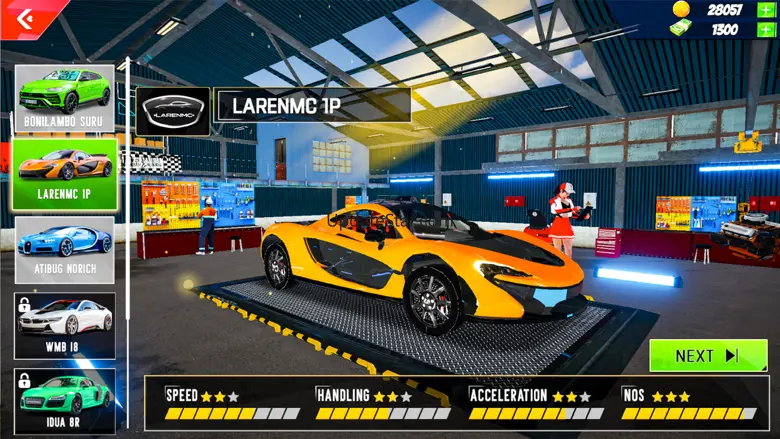The height and width of the screenshot is (439, 780).
Task: Go back using the red arrow button
Action: (26, 16)
